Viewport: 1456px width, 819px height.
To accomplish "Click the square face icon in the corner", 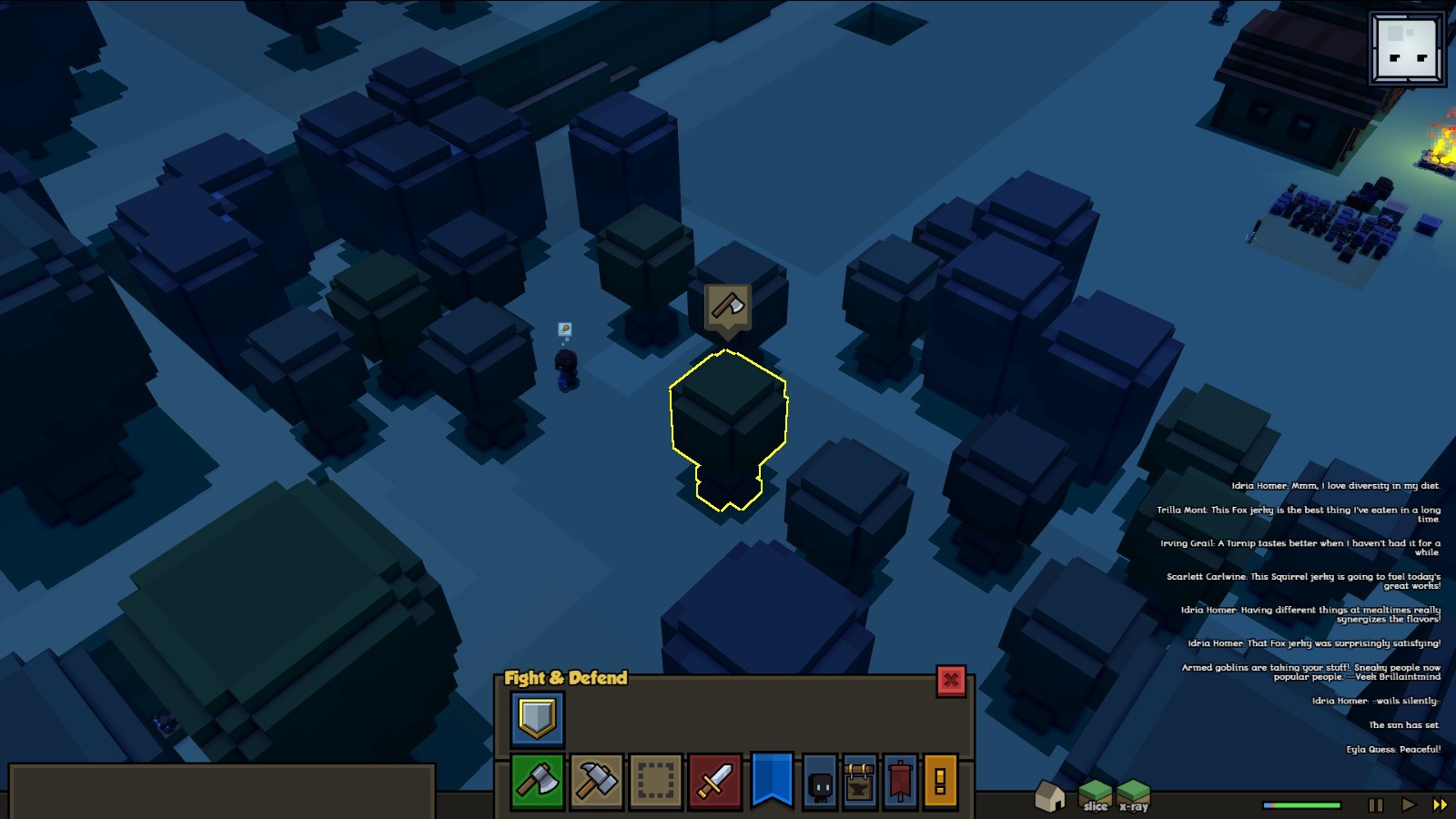I will click(x=1407, y=49).
